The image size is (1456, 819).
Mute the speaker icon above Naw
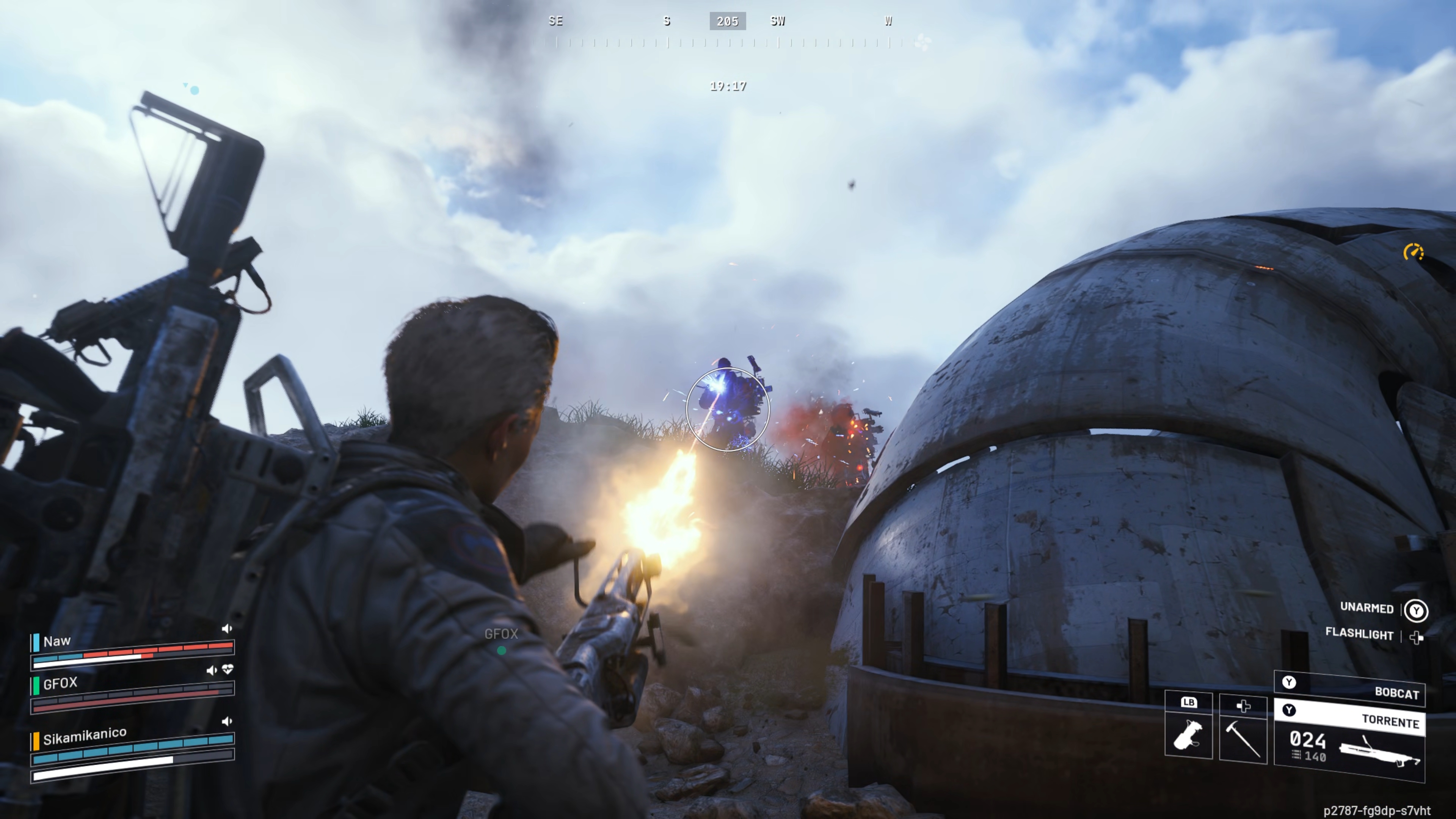[228, 629]
